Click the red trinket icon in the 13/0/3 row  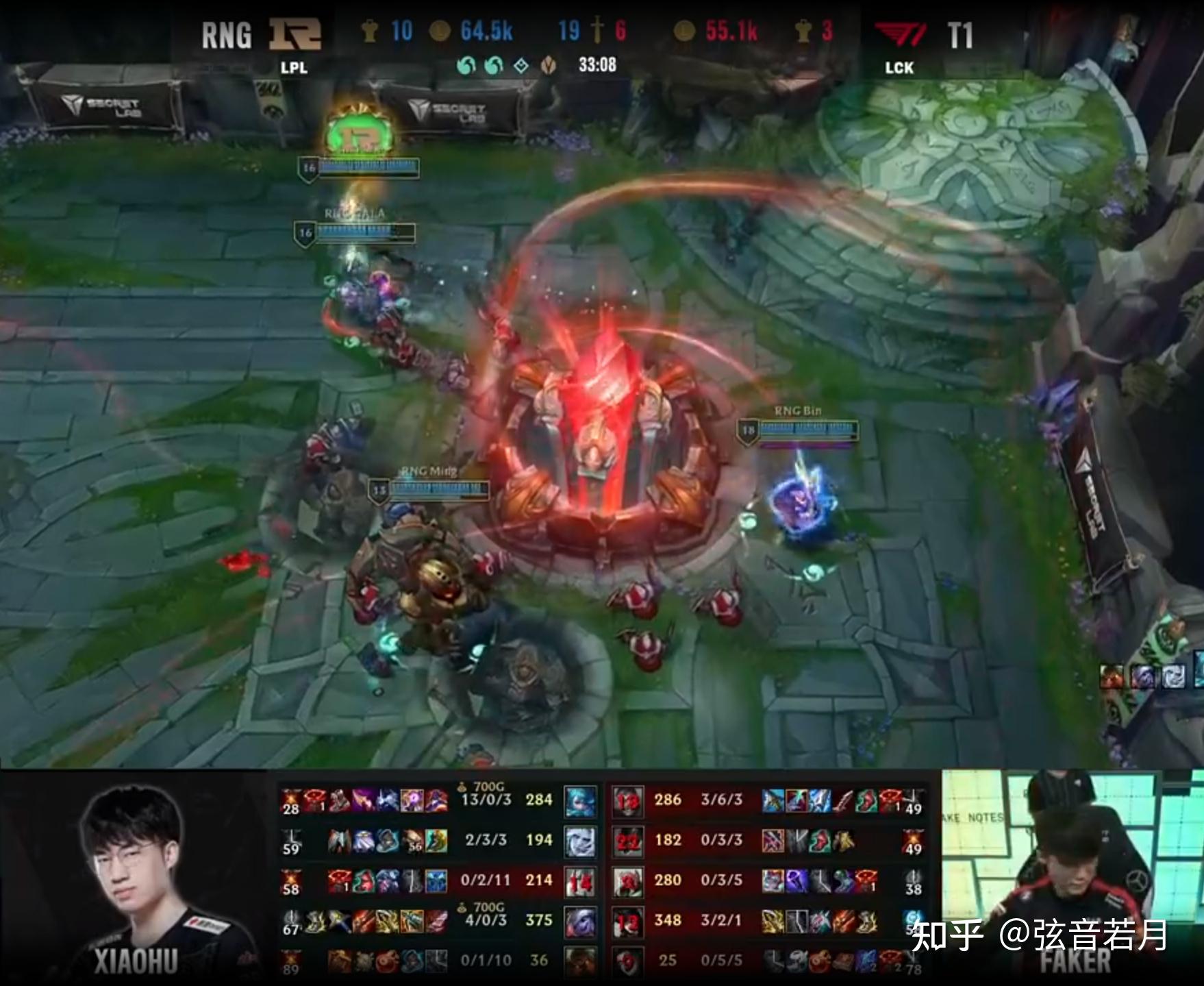pos(292,799)
